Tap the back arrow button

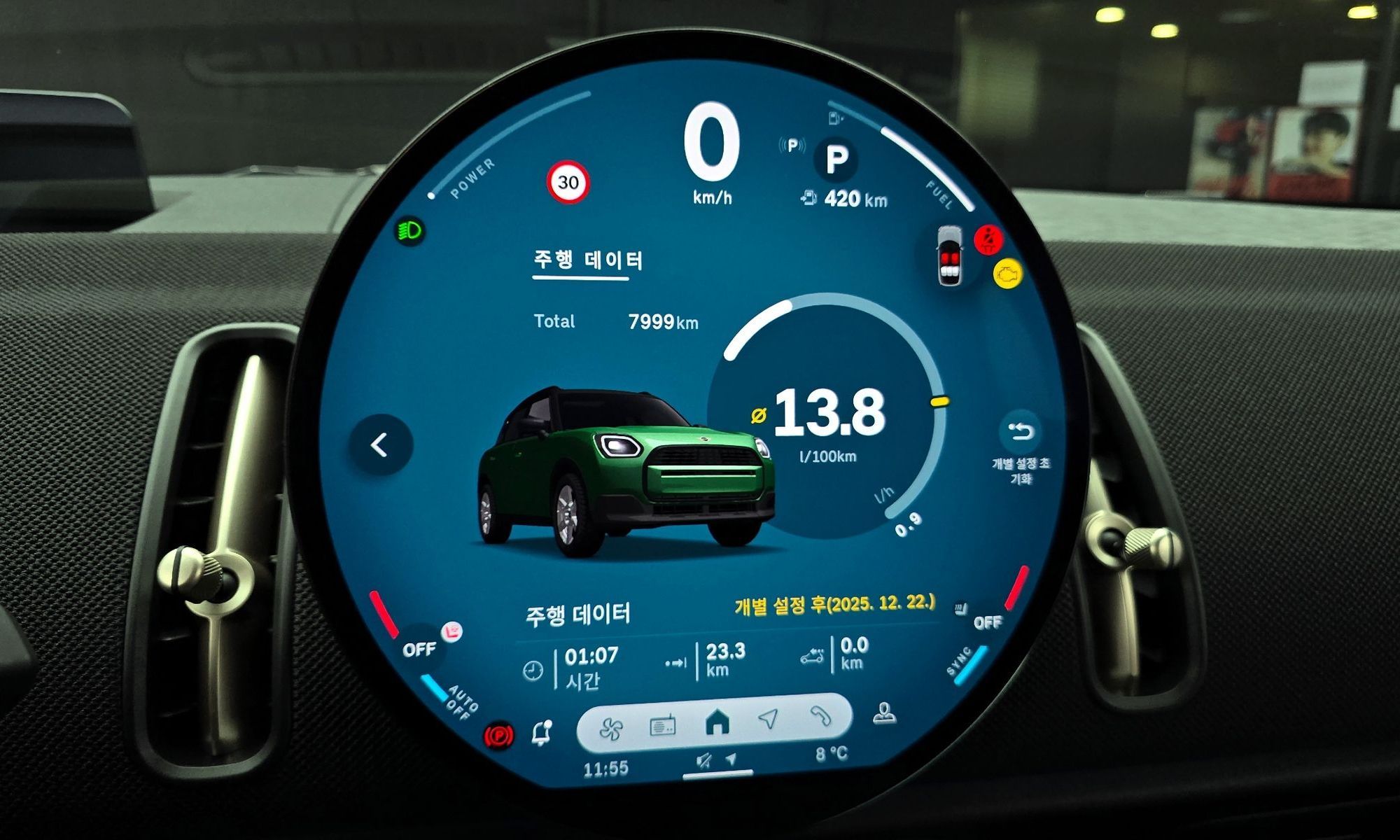pos(380,444)
